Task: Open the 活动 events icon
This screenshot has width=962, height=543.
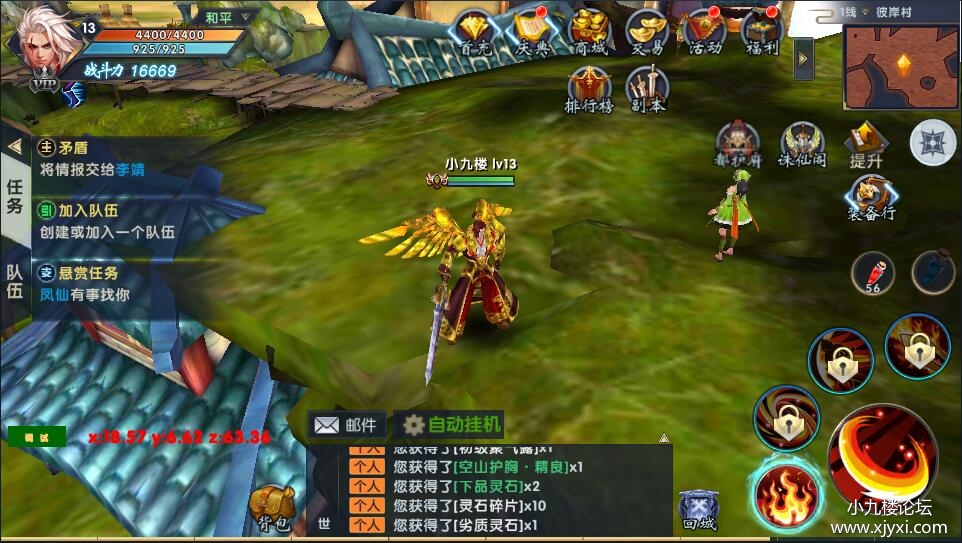Action: point(704,34)
